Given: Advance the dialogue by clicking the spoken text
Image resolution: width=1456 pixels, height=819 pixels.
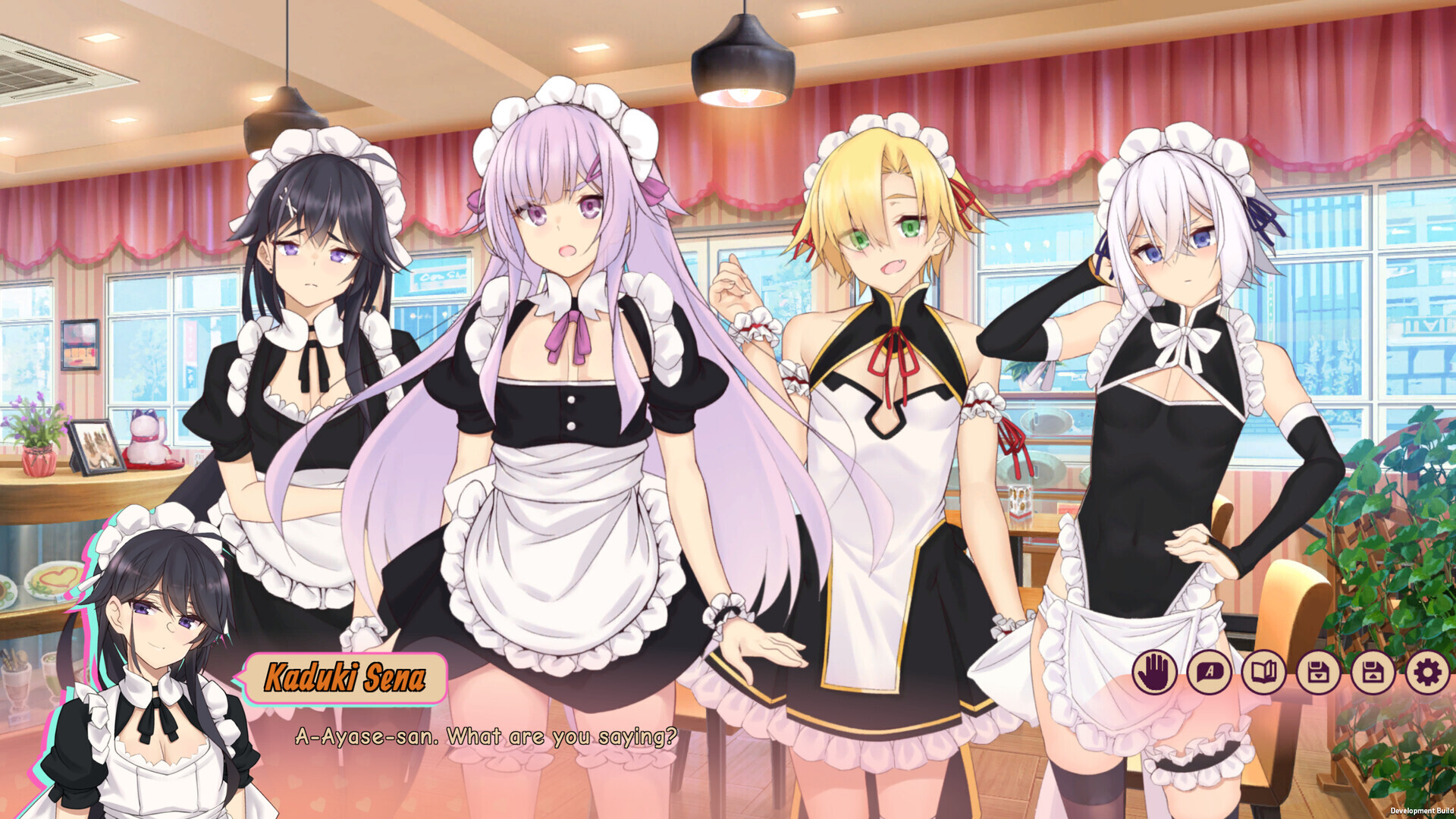Looking at the screenshot, I should coord(488,734).
